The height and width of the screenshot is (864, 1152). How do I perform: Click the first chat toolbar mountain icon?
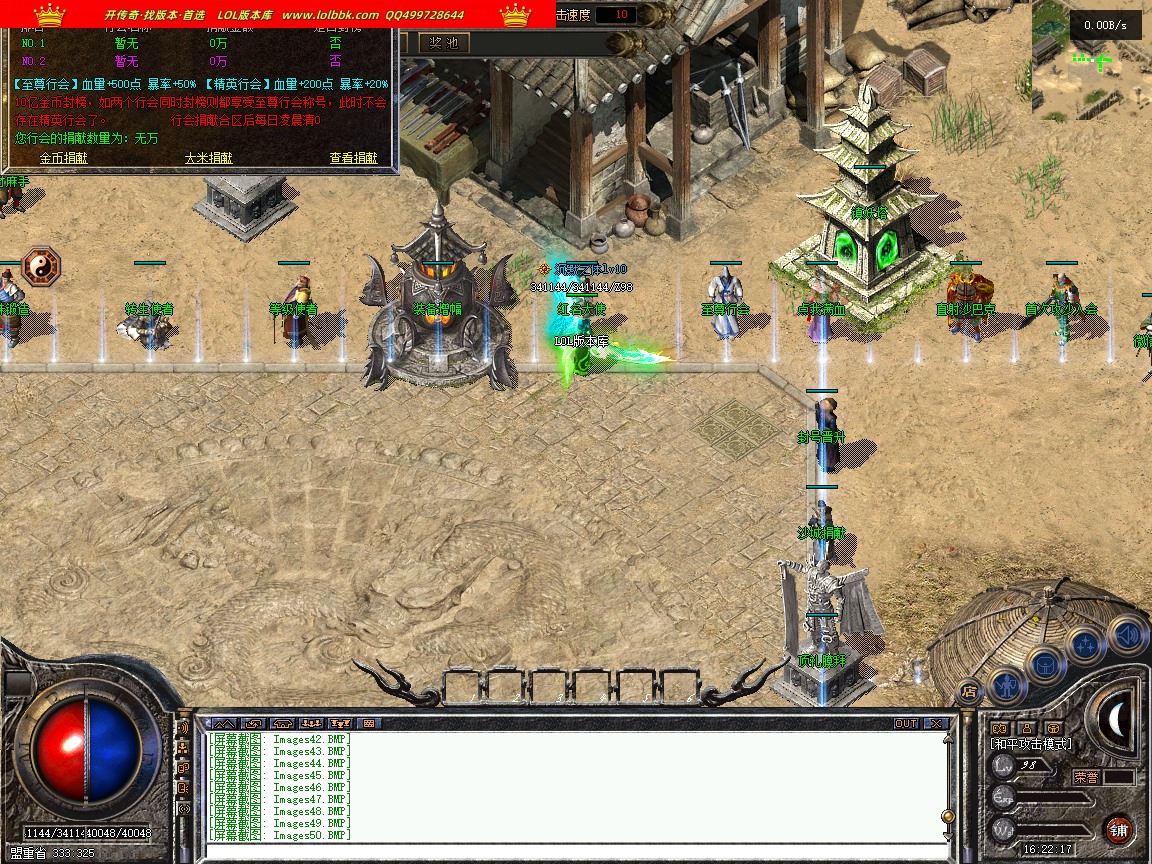point(223,723)
